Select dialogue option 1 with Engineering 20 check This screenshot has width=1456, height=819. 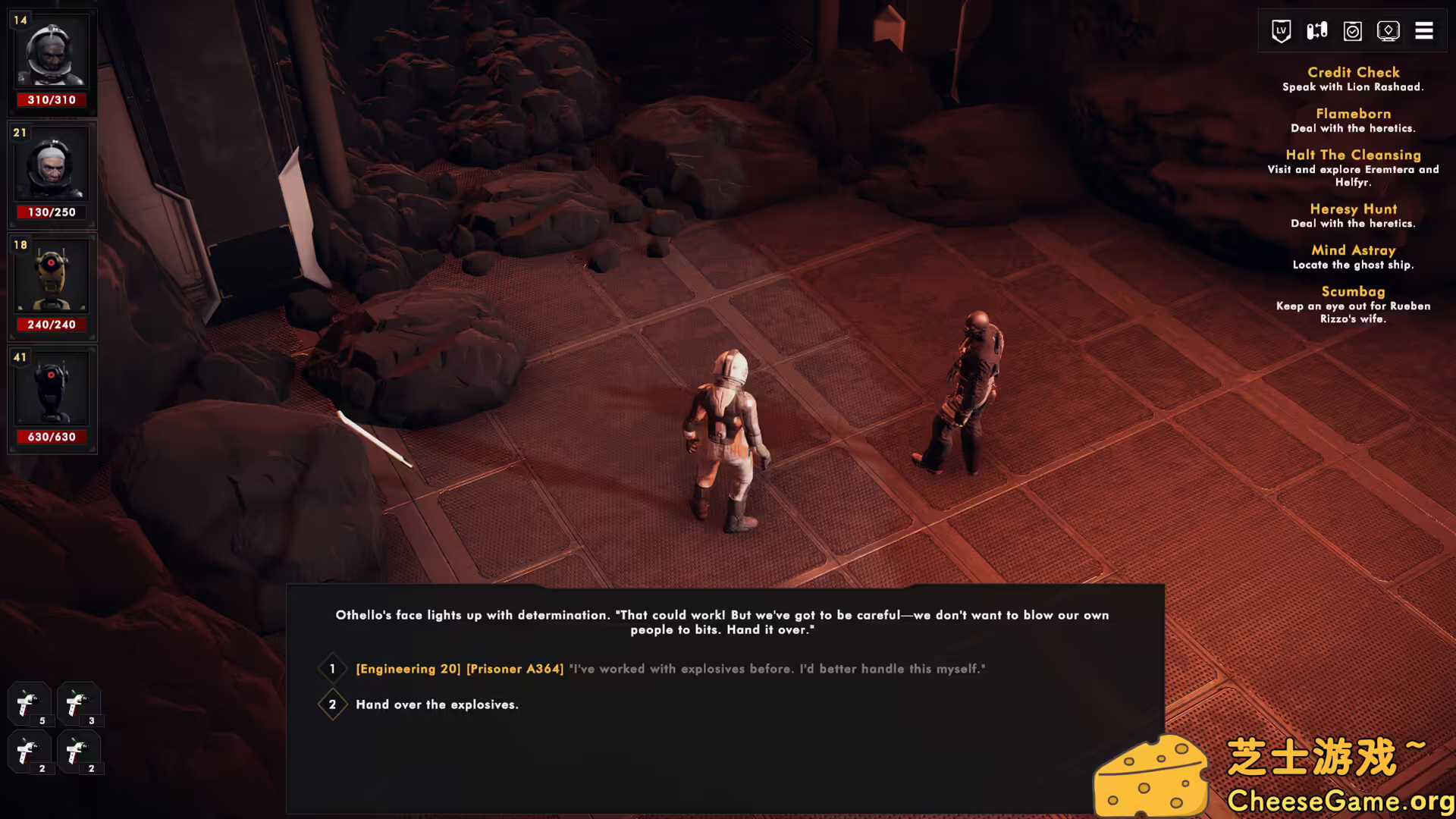click(670, 669)
